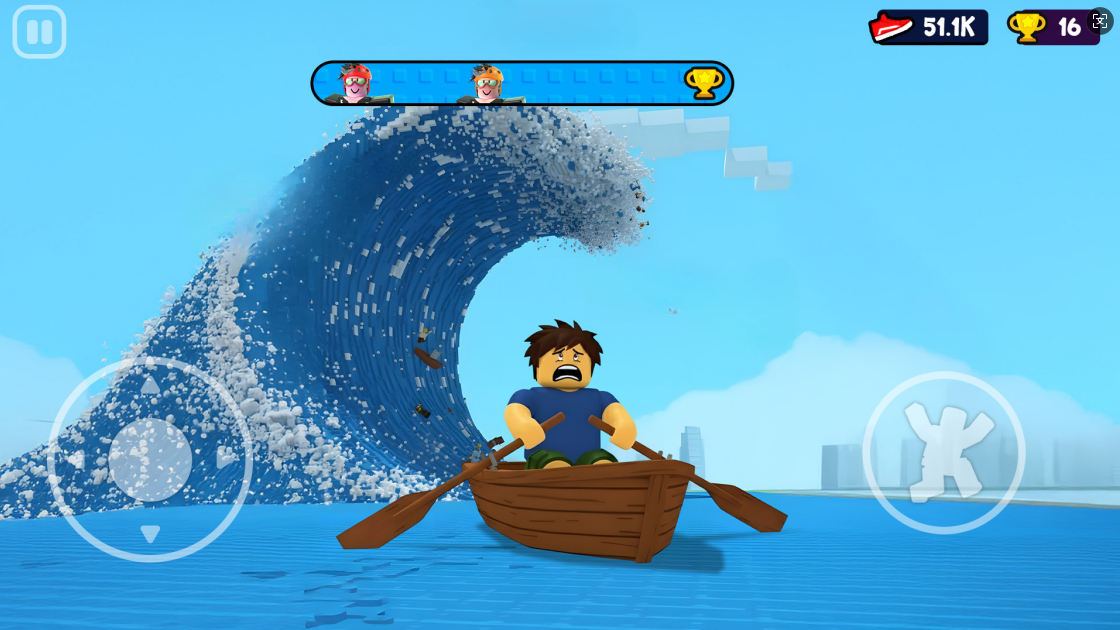Select the orange-helmet racer avatar
The image size is (1120, 630).
[x=487, y=84]
